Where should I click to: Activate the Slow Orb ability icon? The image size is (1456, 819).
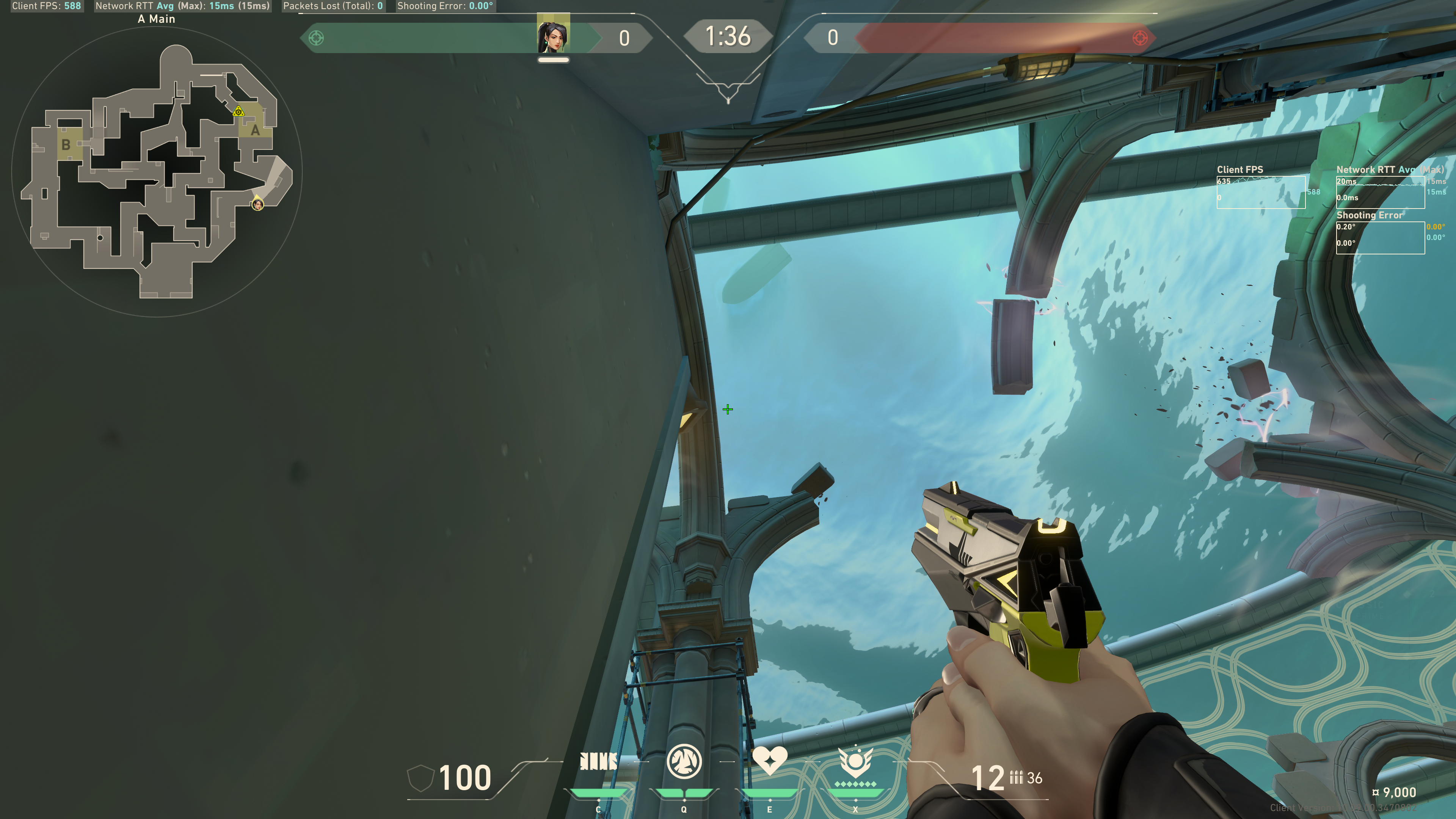click(684, 761)
